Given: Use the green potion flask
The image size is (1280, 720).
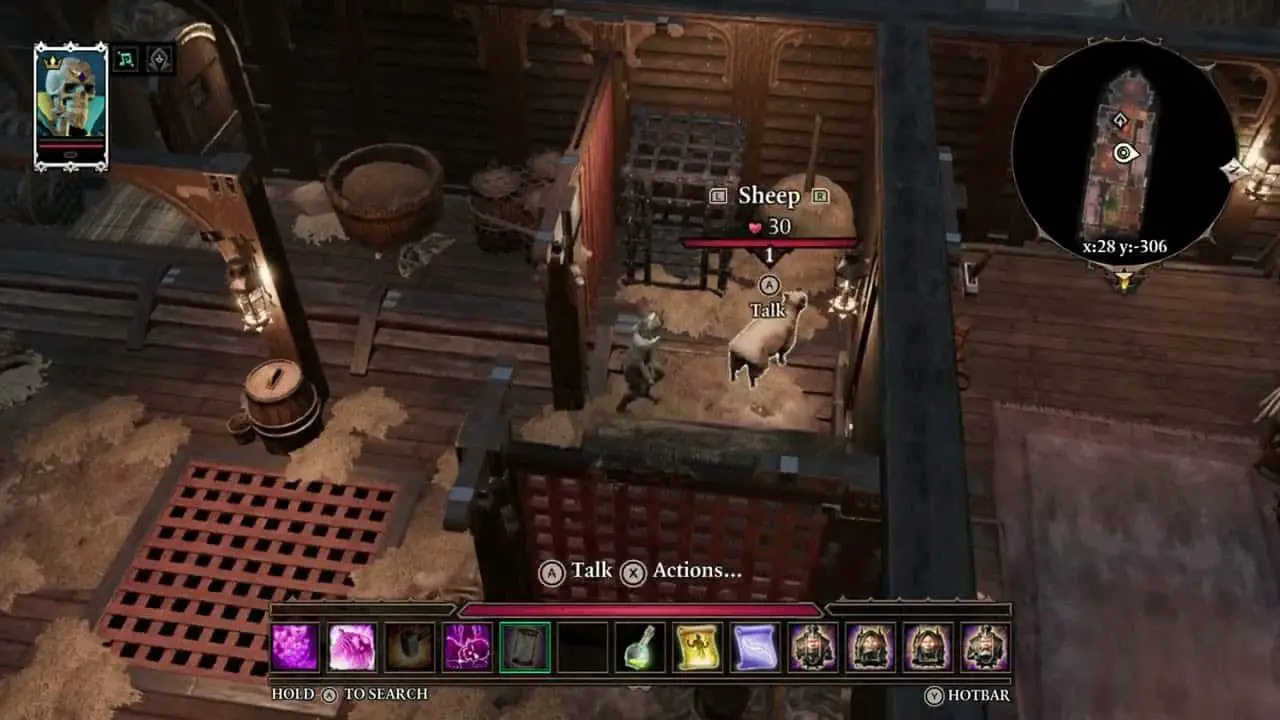Looking at the screenshot, I should coord(640,647).
